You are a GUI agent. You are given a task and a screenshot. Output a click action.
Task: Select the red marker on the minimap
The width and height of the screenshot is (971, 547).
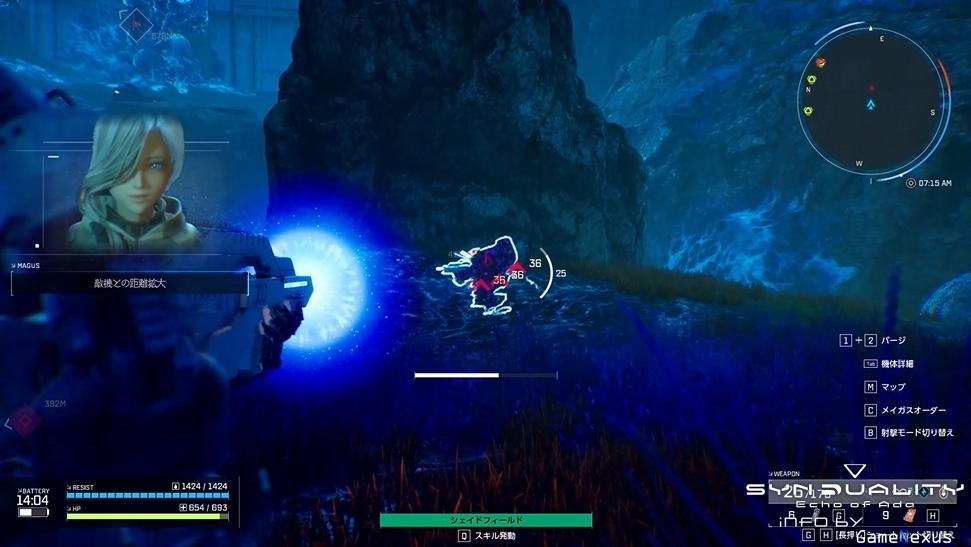(x=871, y=88)
